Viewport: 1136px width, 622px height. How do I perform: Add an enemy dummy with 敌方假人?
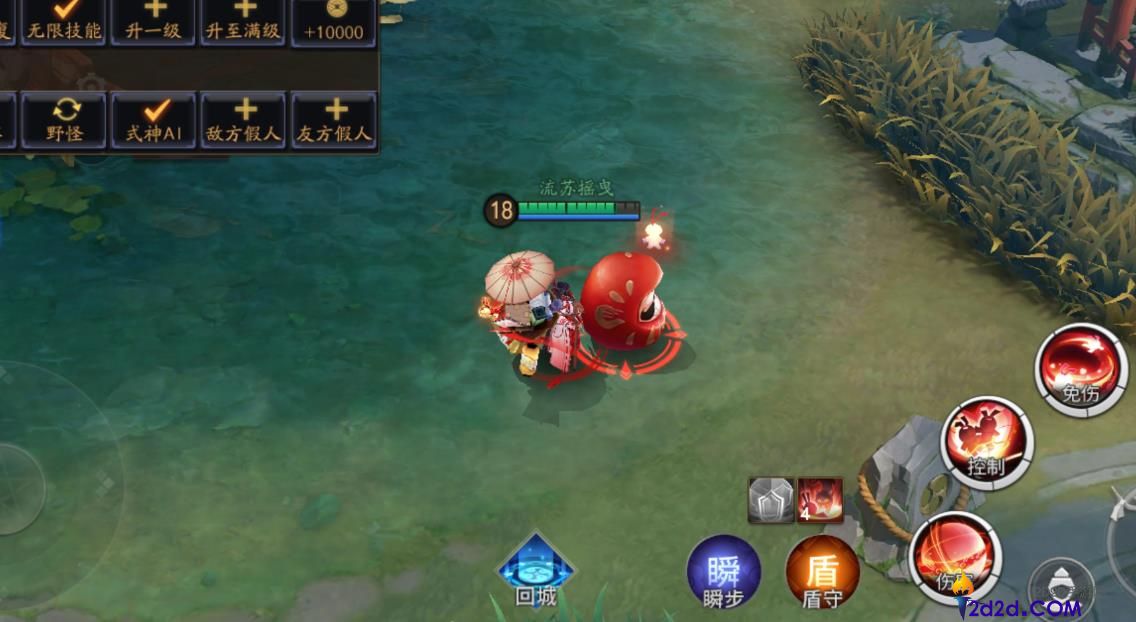tap(244, 120)
